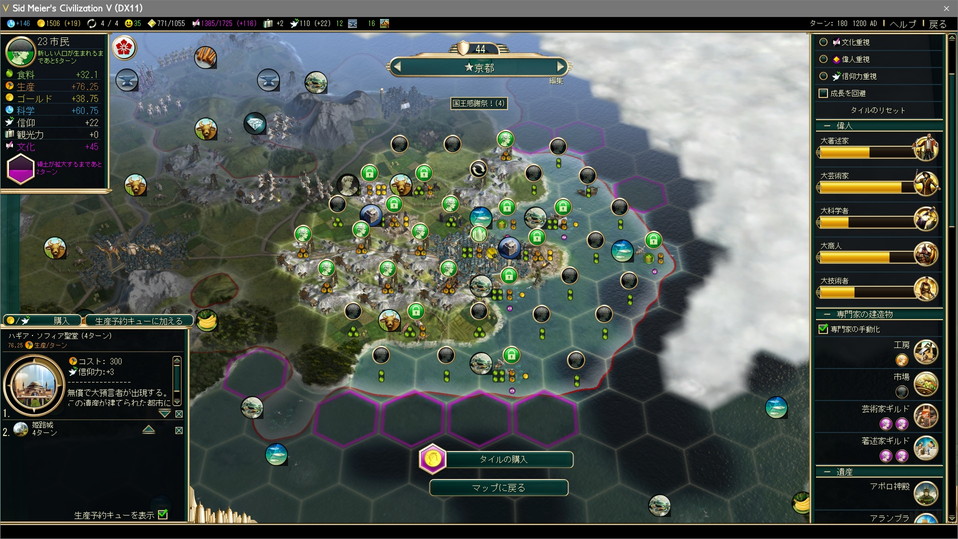Open ヘルプ (Help) in the top bar
Viewport: 958px width, 539px height.
click(x=903, y=23)
